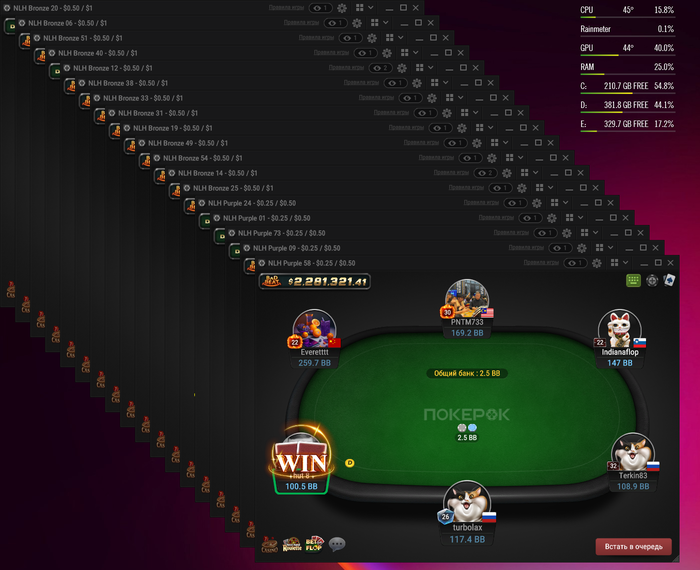700x570 pixels.
Task: Select Everetttt's avatar at the table
Action: pos(313,330)
